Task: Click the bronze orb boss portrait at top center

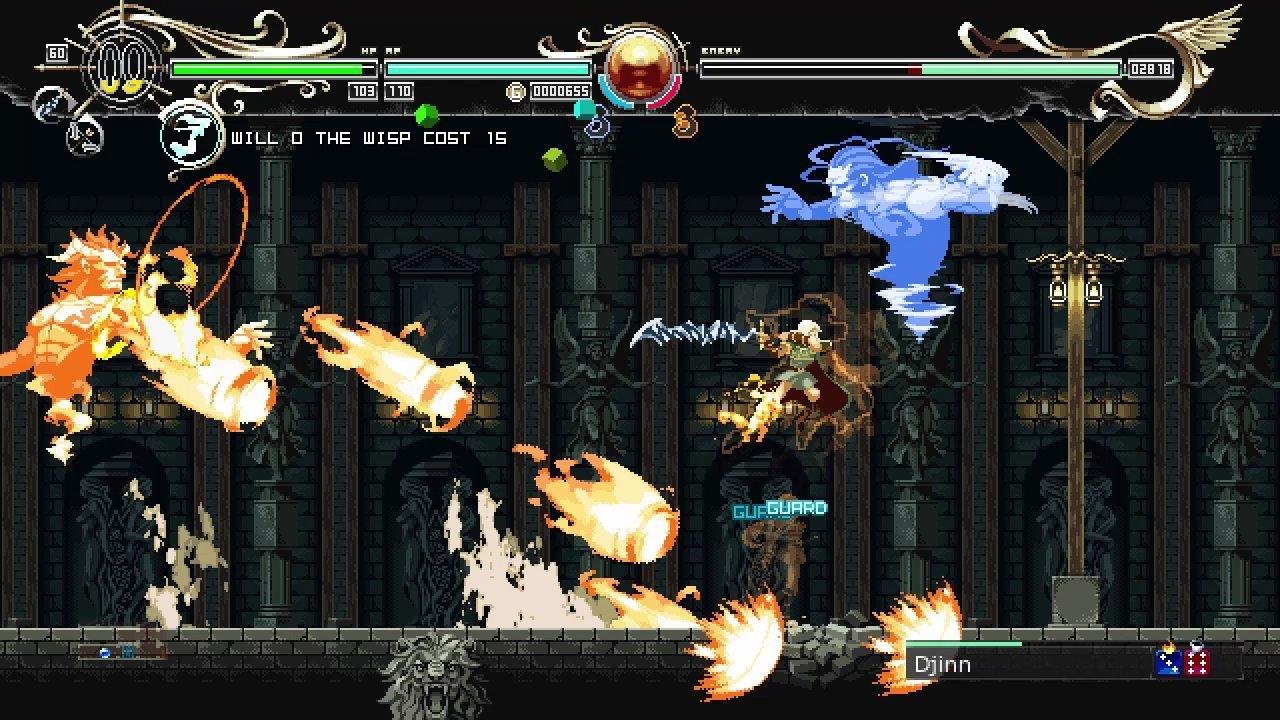Action: [640, 70]
